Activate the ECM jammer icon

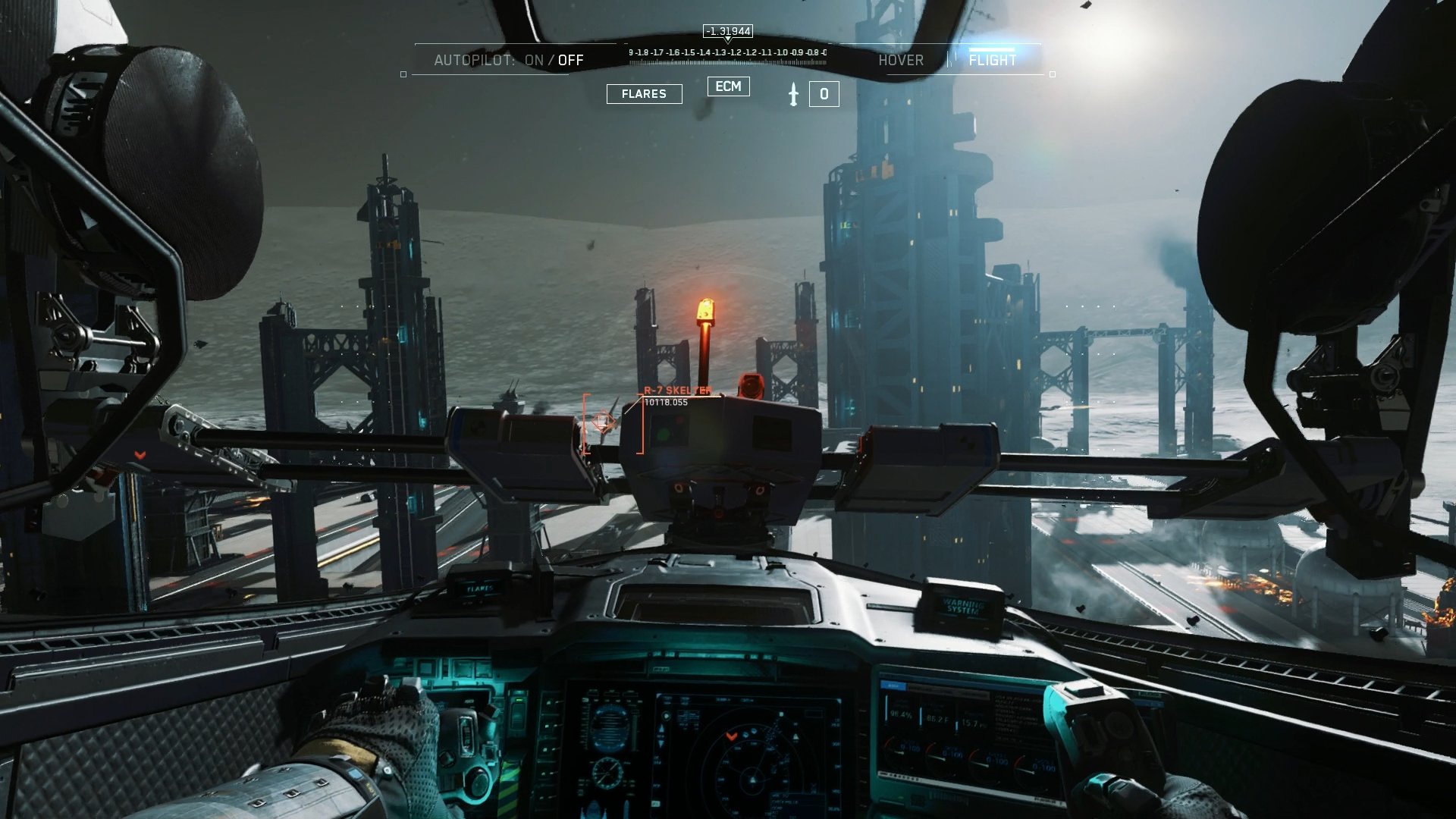tap(729, 86)
